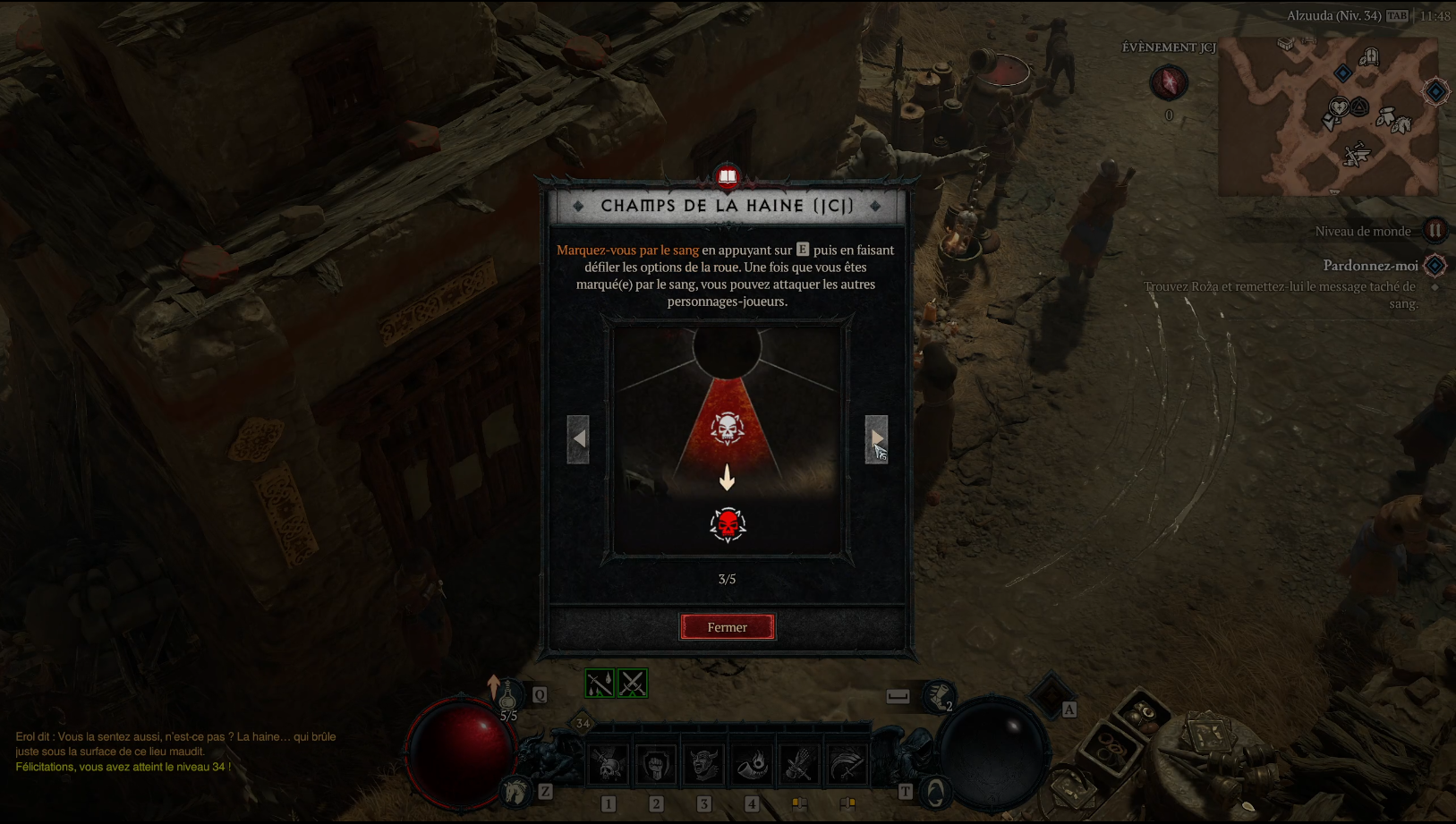Summon the mount with the horse icon
Image resolution: width=1456 pixels, height=824 pixels.
516,791
